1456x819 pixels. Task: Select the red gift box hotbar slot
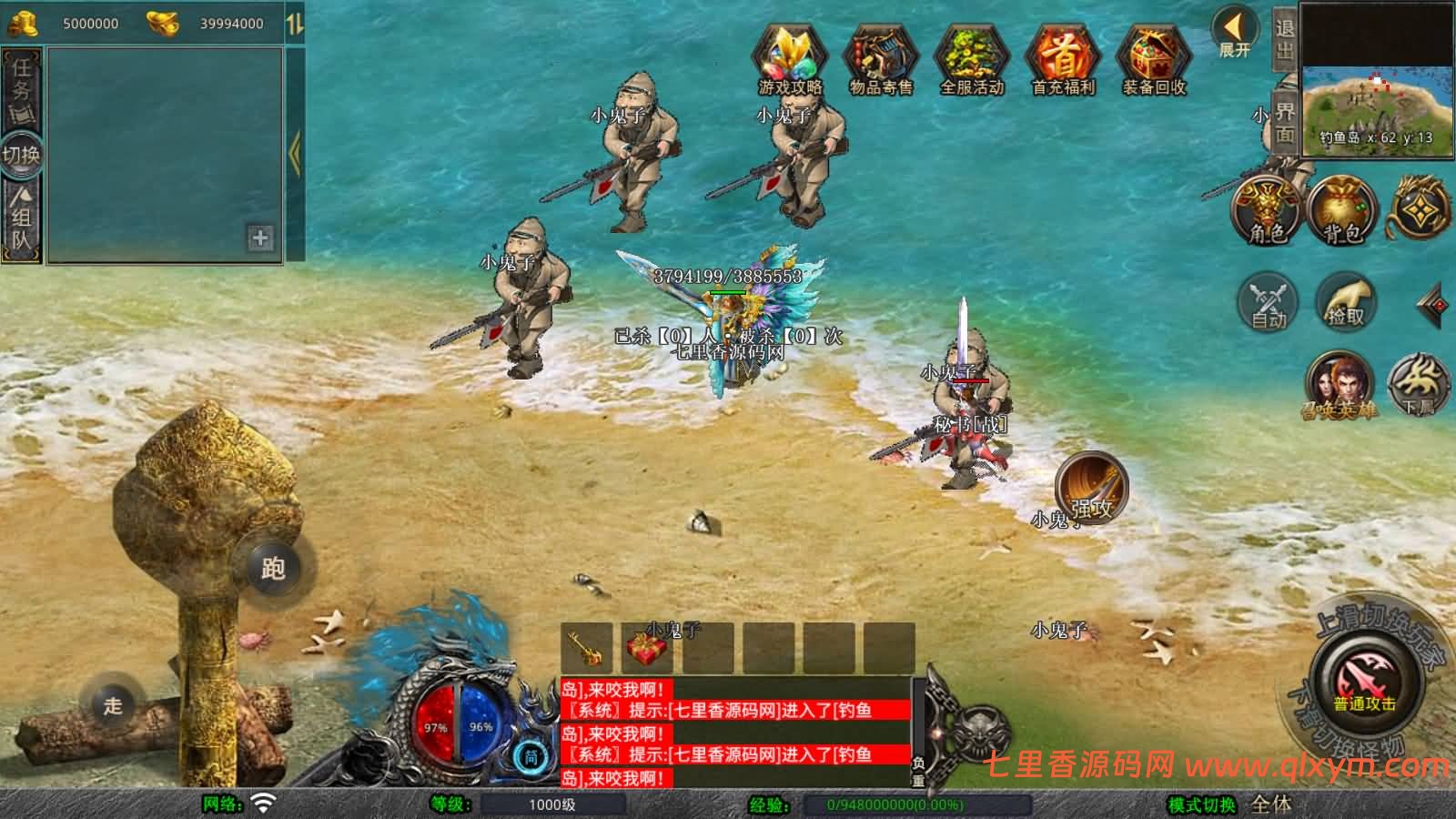pos(648,648)
